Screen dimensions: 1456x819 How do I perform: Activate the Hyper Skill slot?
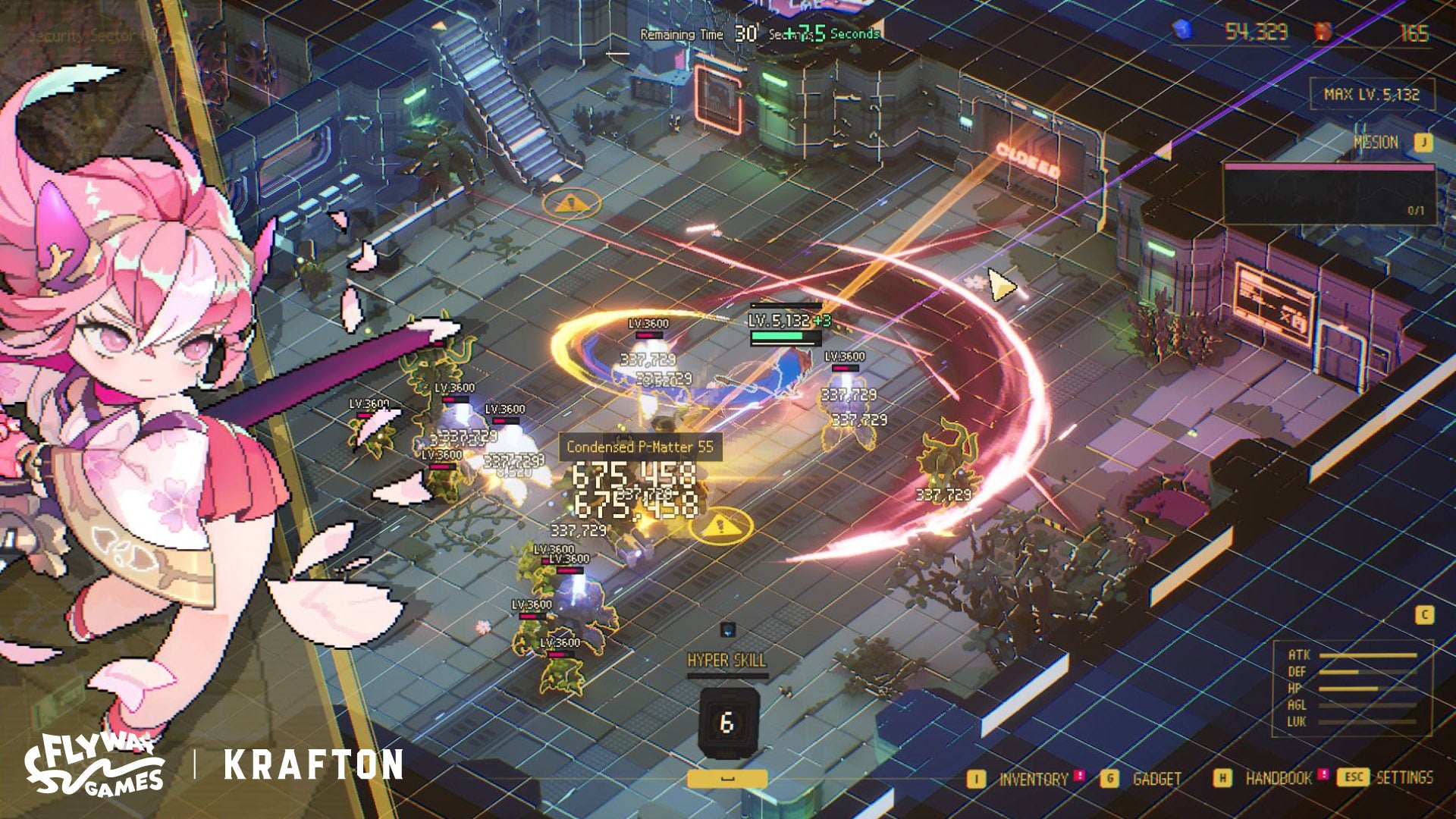(728, 723)
